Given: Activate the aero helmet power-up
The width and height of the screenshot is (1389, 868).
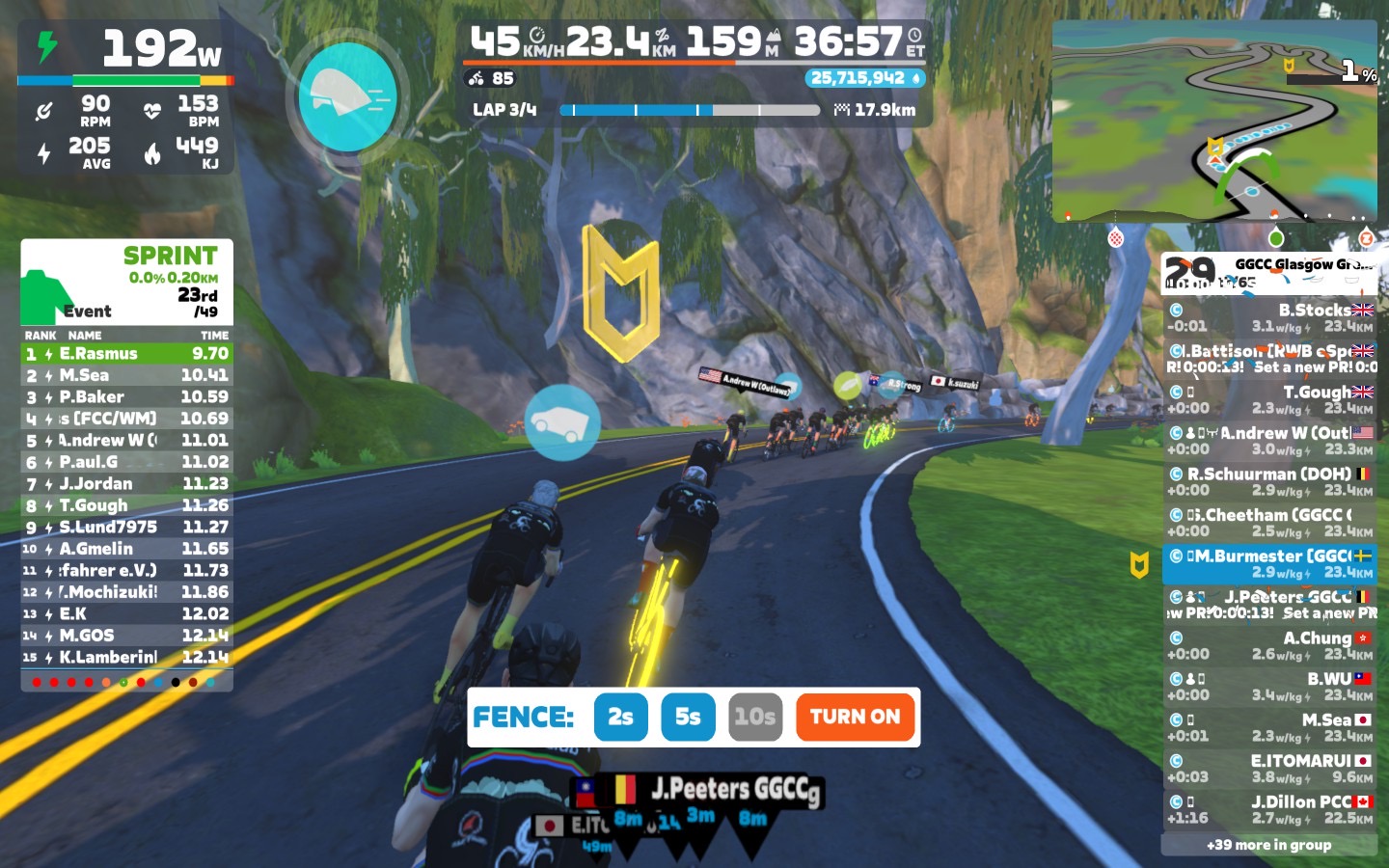Looking at the screenshot, I should 347,96.
